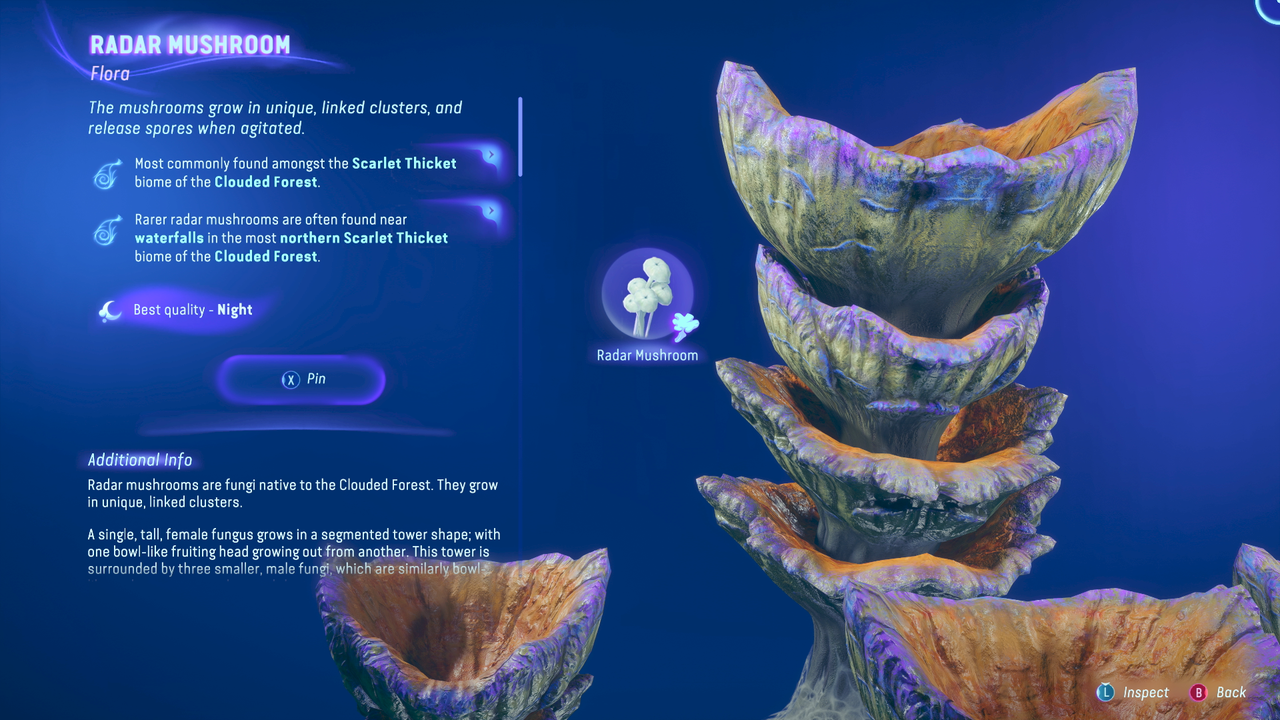This screenshot has width=1280, height=720.
Task: Open the Additional Info section
Action: (140, 460)
